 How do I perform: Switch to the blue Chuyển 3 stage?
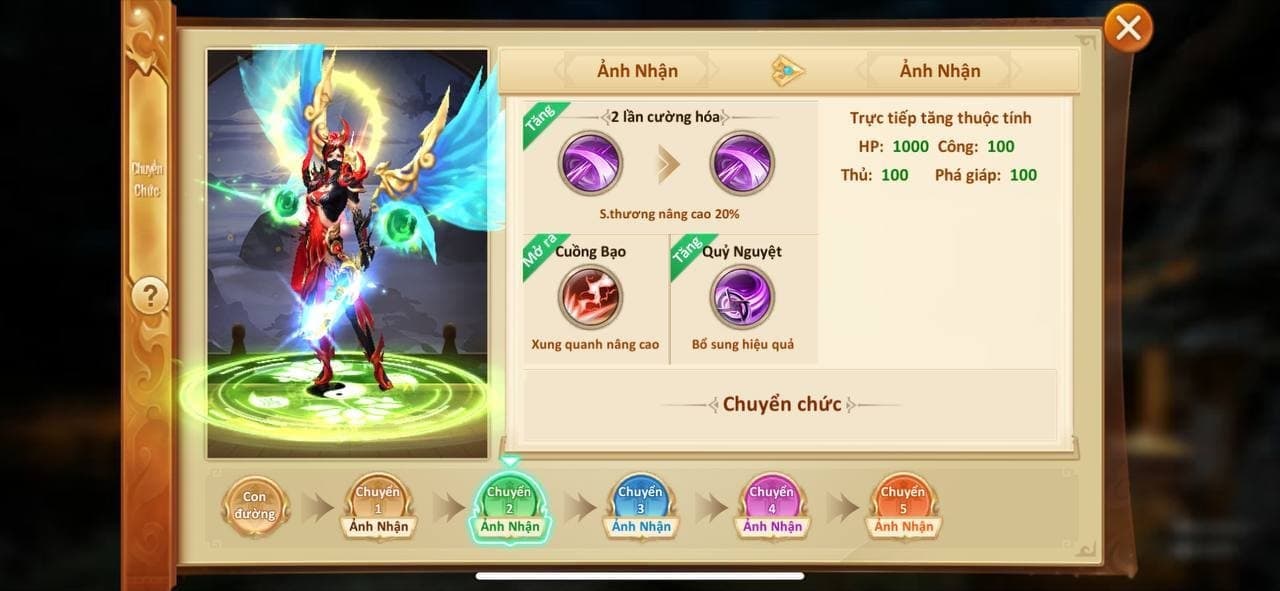pyautogui.click(x=640, y=506)
